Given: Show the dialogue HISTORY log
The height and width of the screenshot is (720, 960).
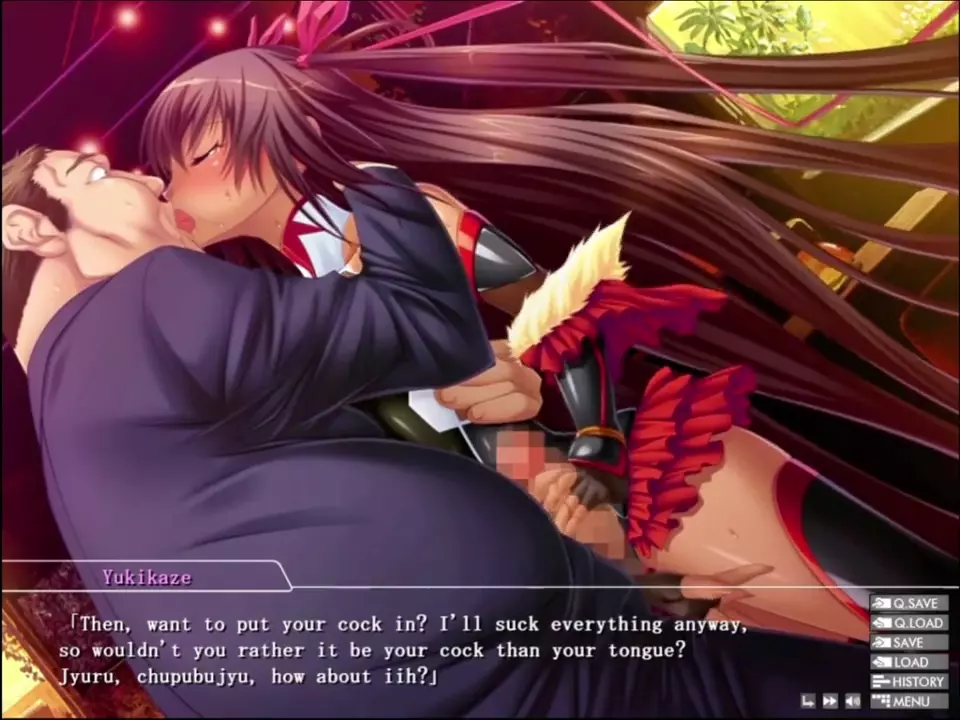Looking at the screenshot, I should 908,682.
